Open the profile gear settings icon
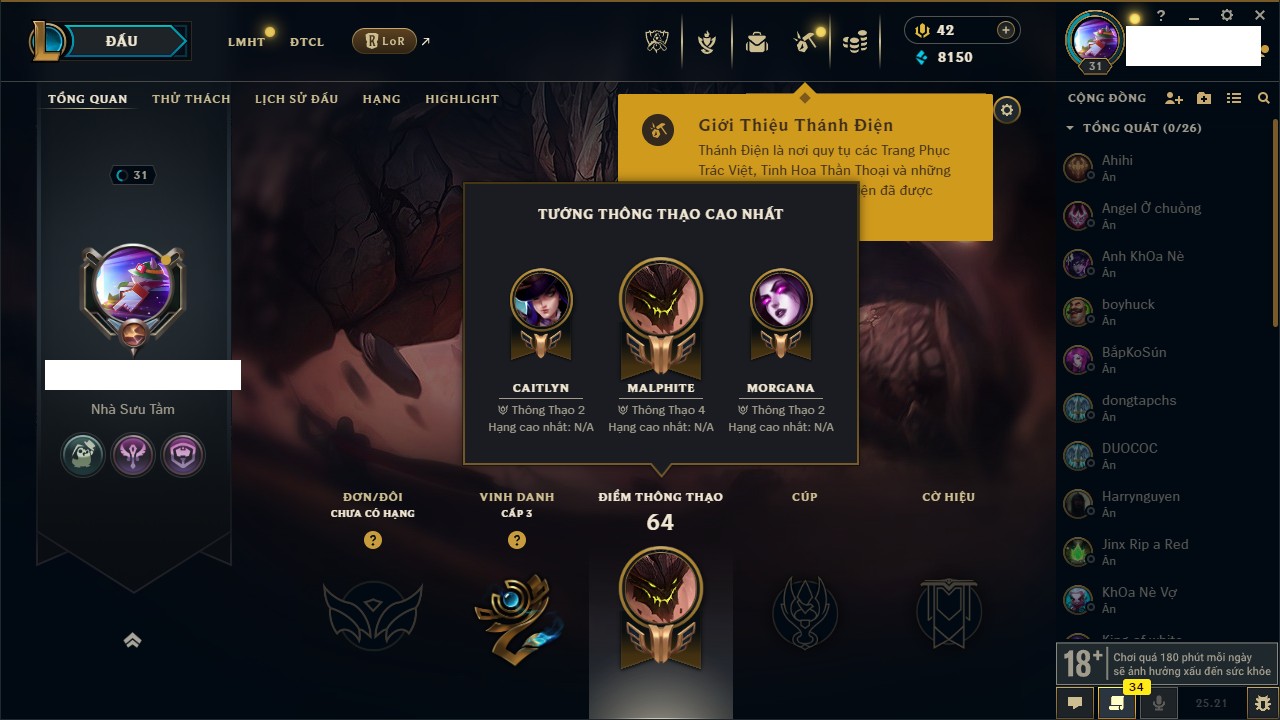The height and width of the screenshot is (720, 1280). click(x=1007, y=110)
